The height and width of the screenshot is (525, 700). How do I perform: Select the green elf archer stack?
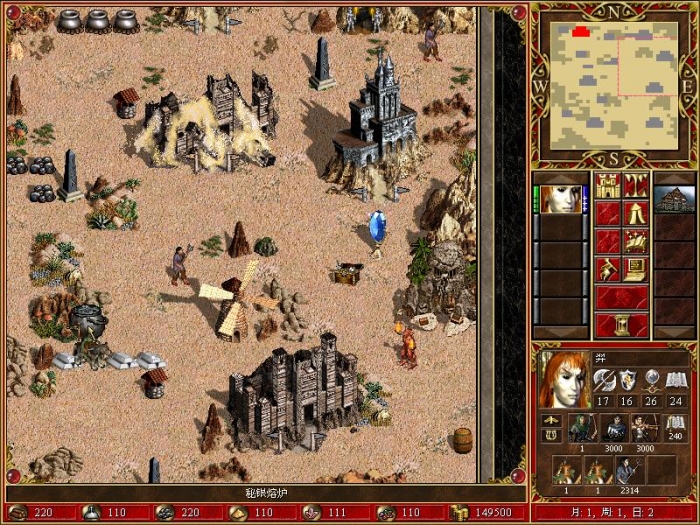pyautogui.click(x=581, y=428)
